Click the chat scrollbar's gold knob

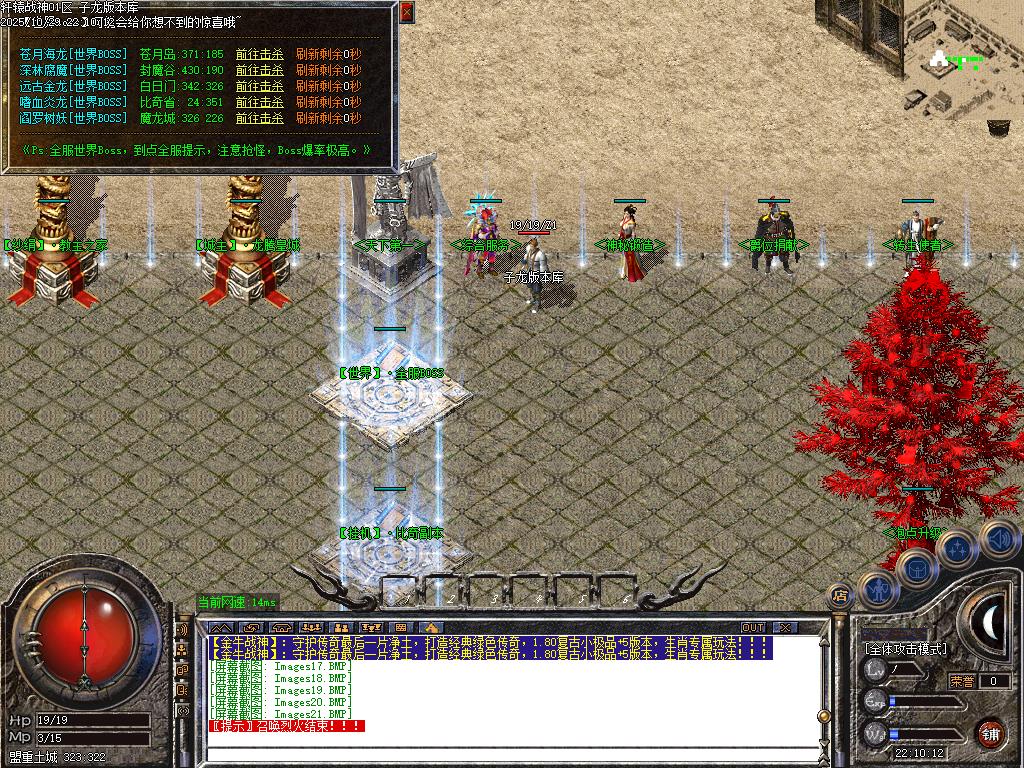pos(822,716)
